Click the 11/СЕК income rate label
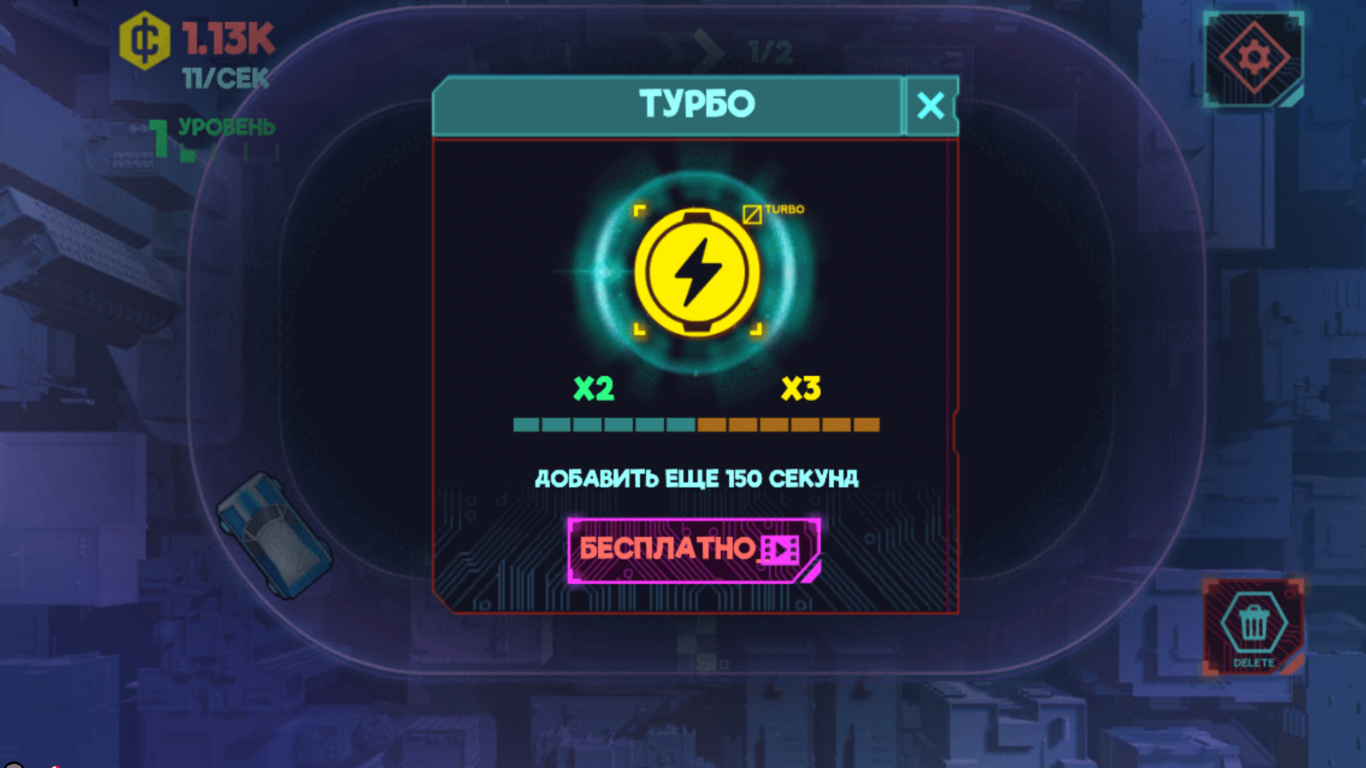 [x=224, y=77]
